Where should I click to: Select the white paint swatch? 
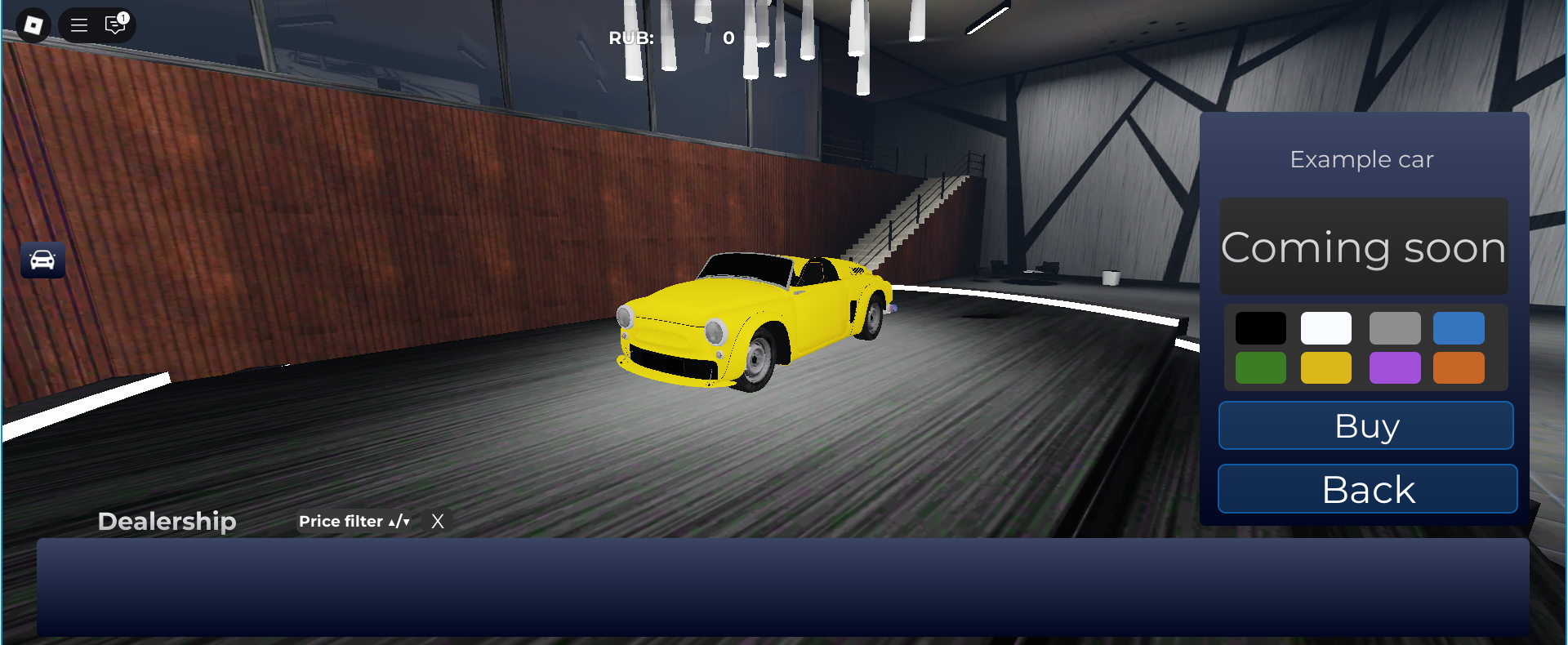[1326, 327]
